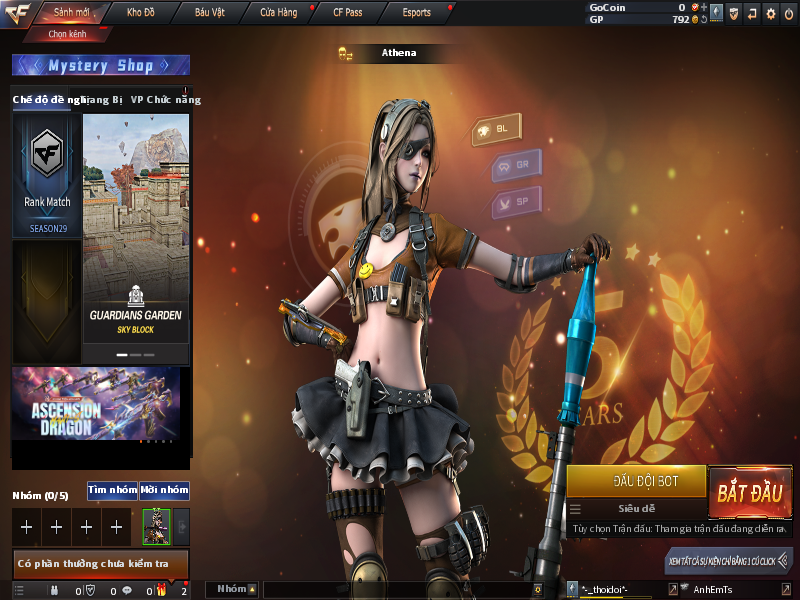Click Tìm nhóm to find a group
Image resolution: width=800 pixels, height=600 pixels.
coord(112,490)
